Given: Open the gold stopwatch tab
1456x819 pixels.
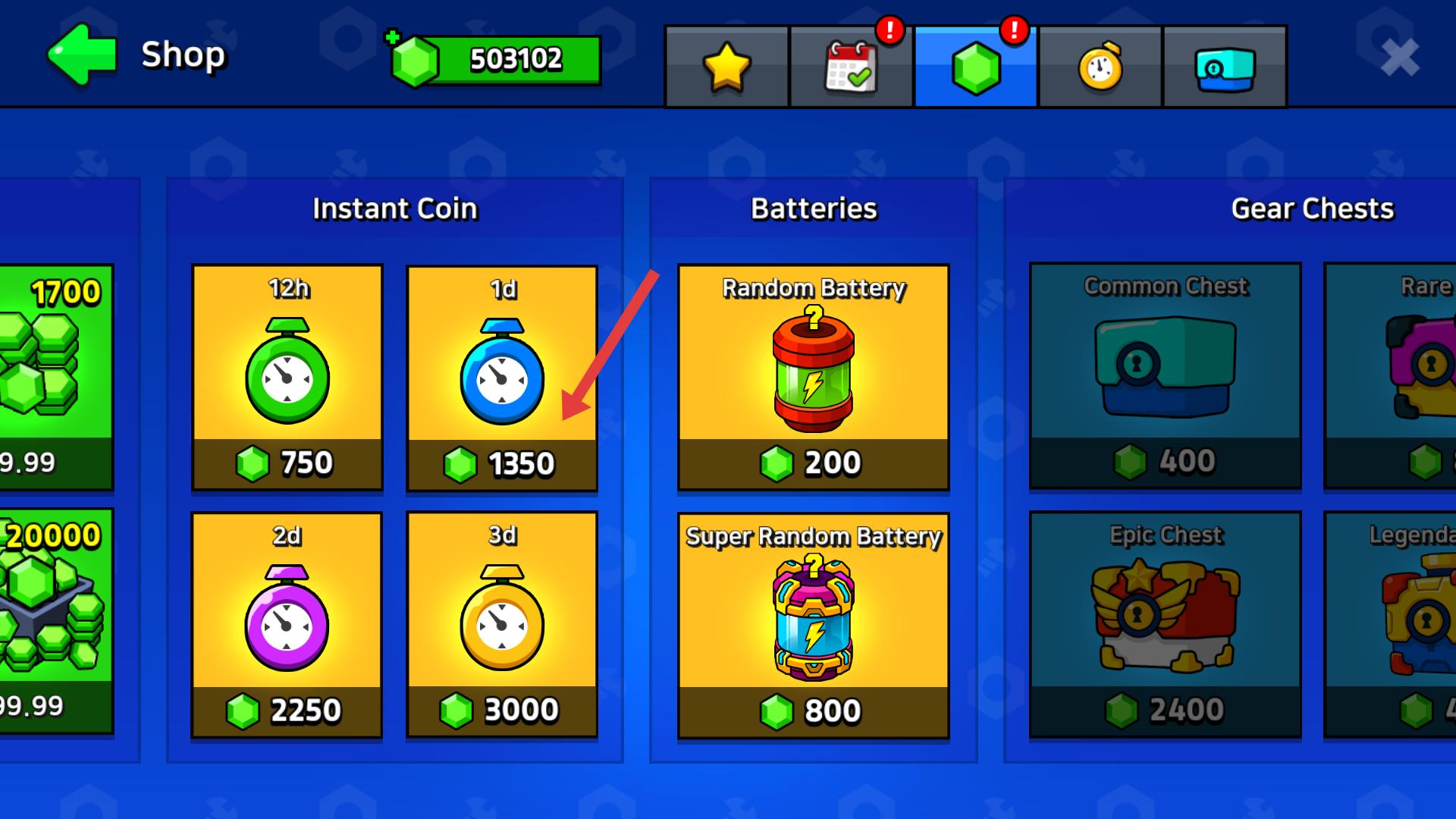Looking at the screenshot, I should 1100,67.
